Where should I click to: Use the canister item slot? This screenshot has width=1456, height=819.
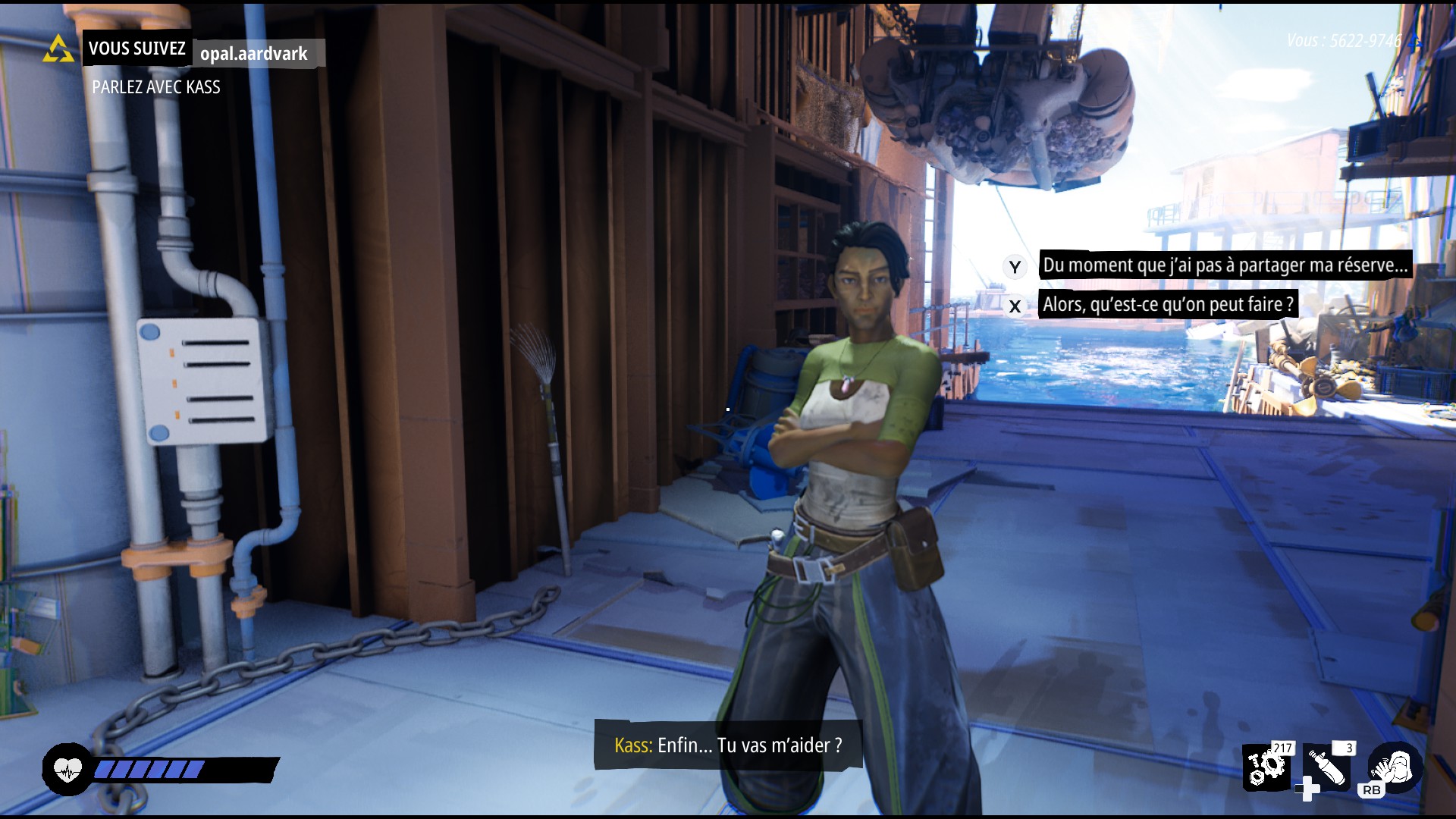tap(1327, 767)
